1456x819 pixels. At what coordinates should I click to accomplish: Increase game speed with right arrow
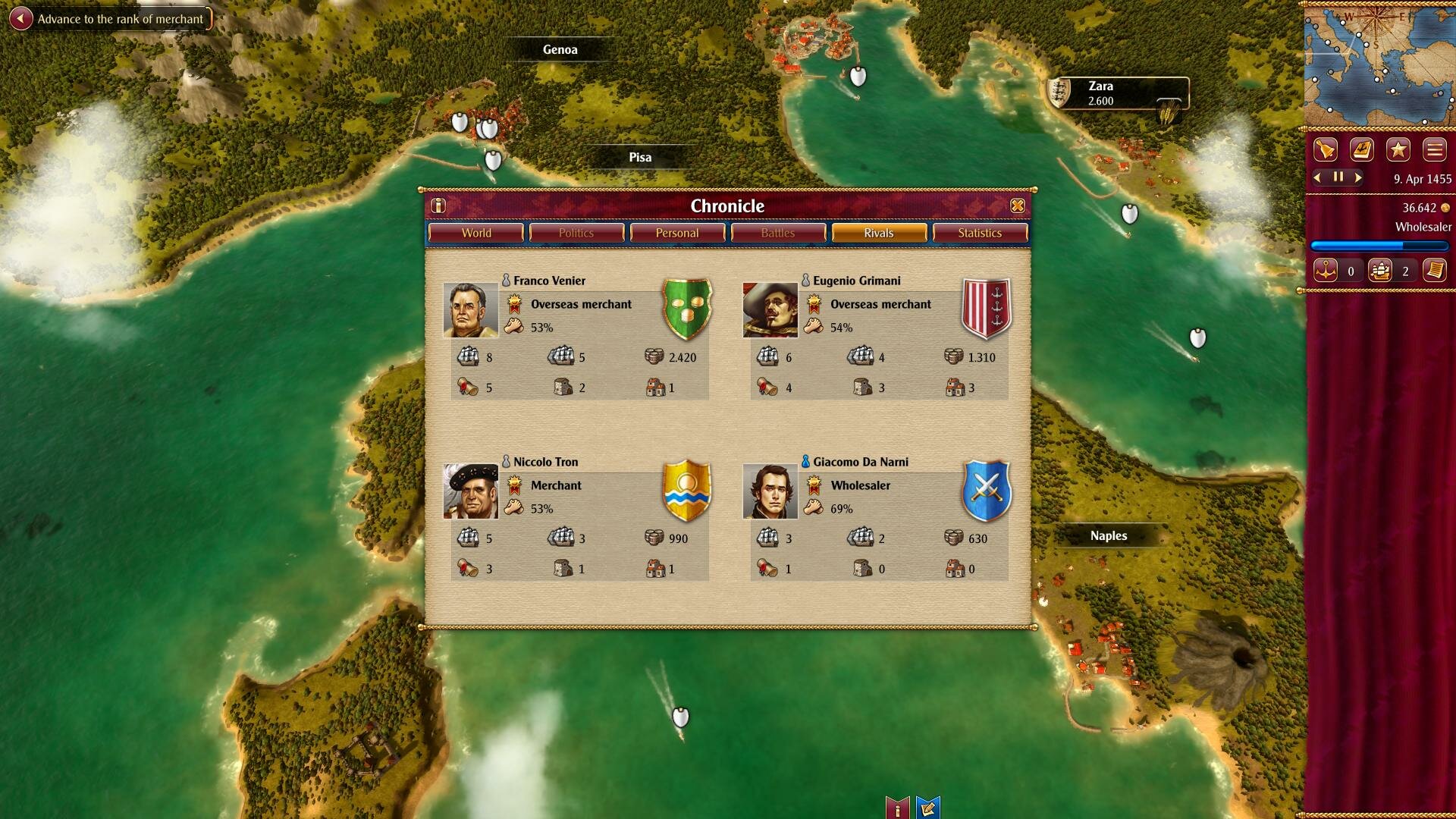[1358, 177]
